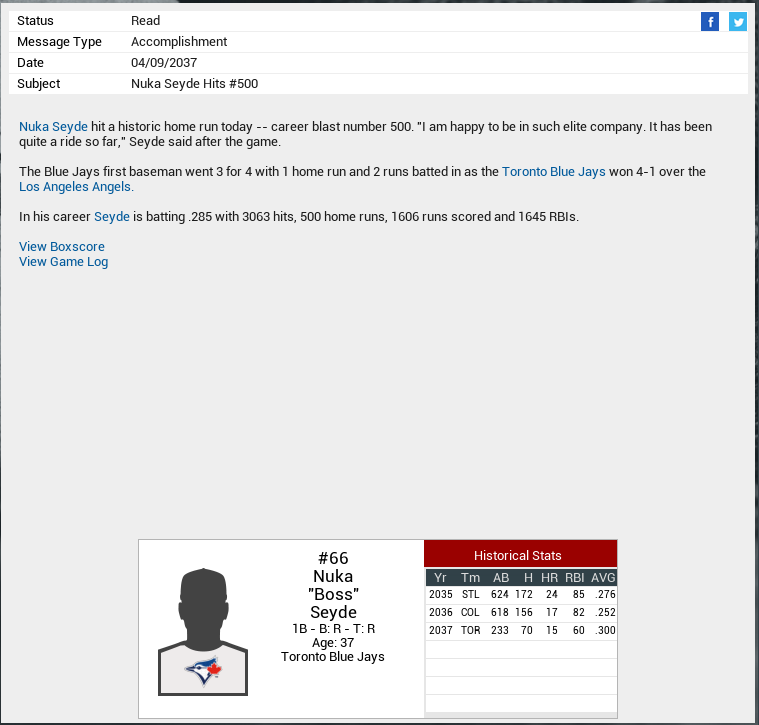Select the 2035 STL stats row
759x725 pixels.
520,595
